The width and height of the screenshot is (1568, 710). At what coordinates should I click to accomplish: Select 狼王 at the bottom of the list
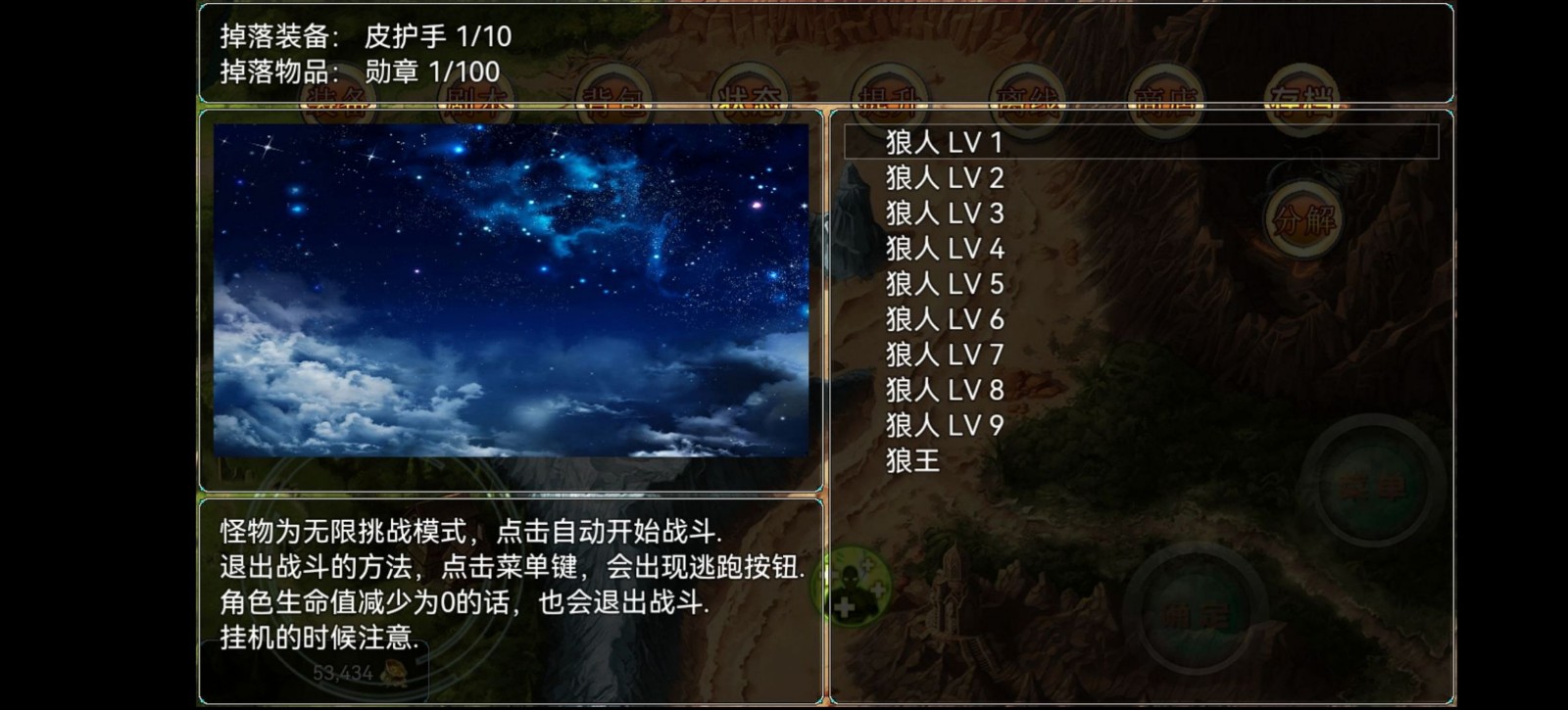click(x=911, y=460)
